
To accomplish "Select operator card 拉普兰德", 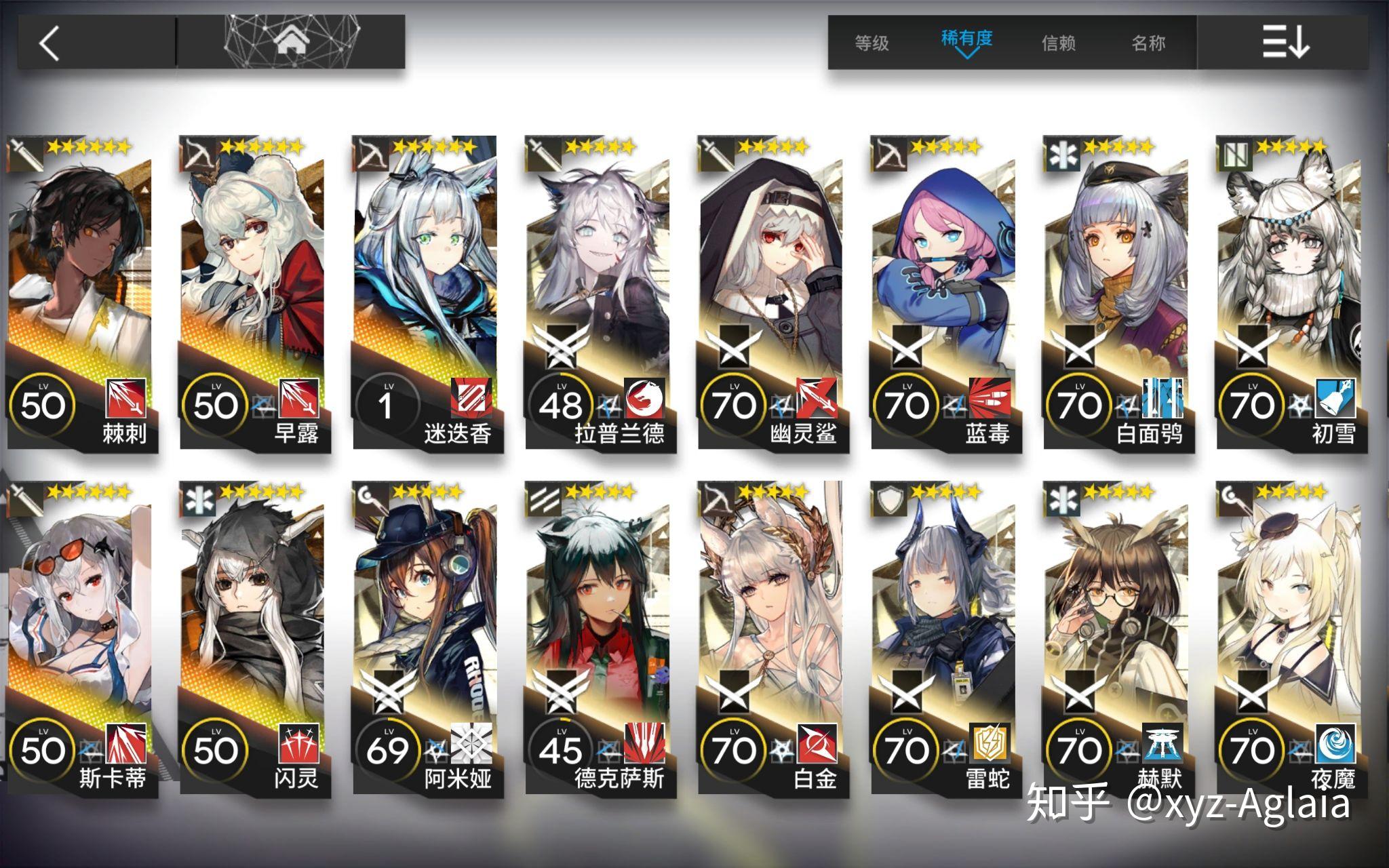I will pyautogui.click(x=599, y=292).
